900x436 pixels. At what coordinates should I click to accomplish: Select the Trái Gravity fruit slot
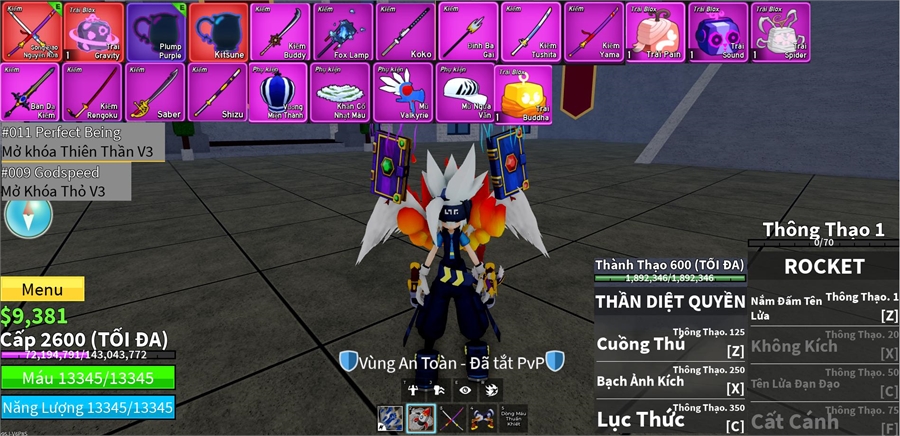[x=93, y=31]
